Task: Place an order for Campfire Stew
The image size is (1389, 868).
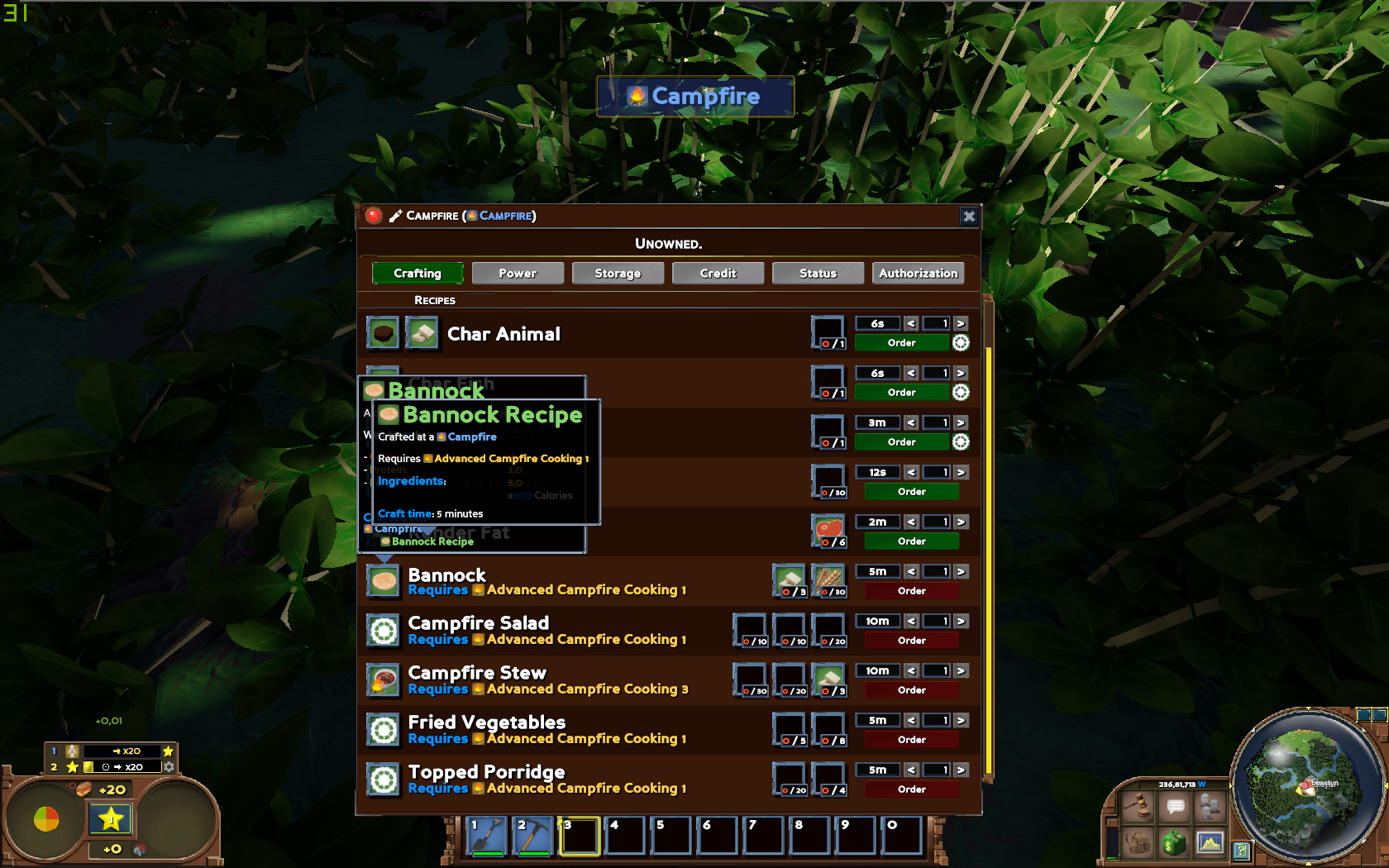Action: point(911,689)
